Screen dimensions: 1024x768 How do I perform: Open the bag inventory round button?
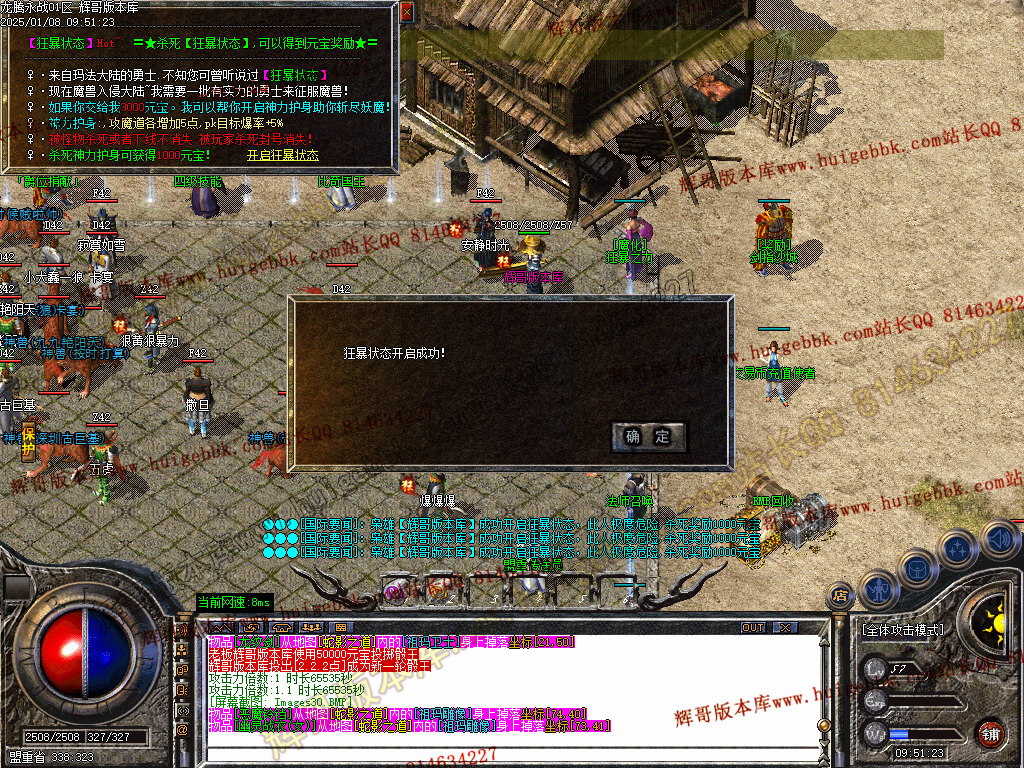coord(917,569)
